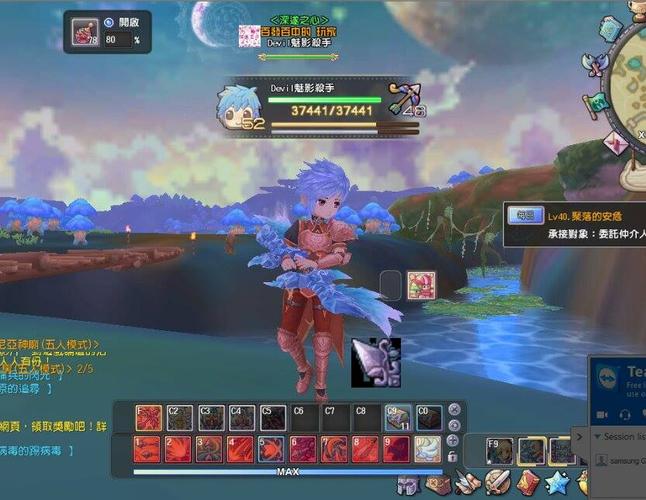
Task: Open the helmet equipment menu icon
Action: 407,486
